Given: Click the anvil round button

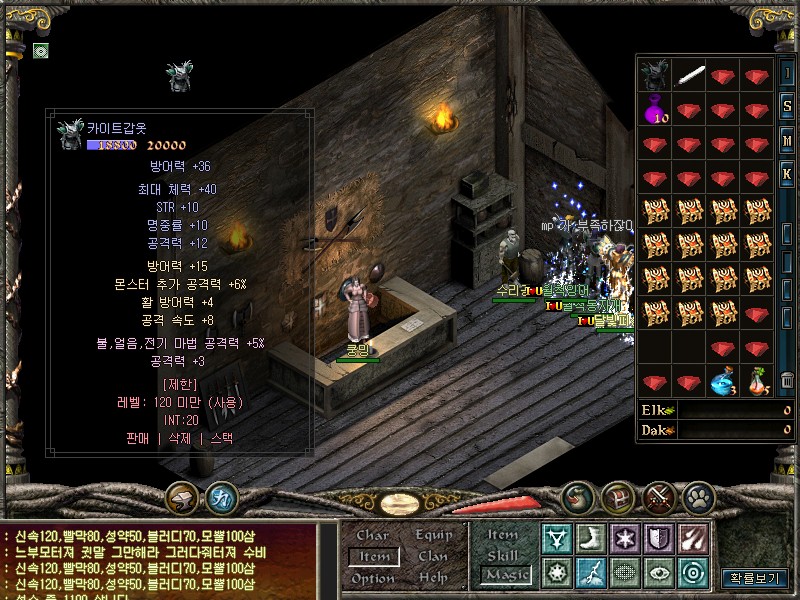Looking at the screenshot, I should (182, 496).
